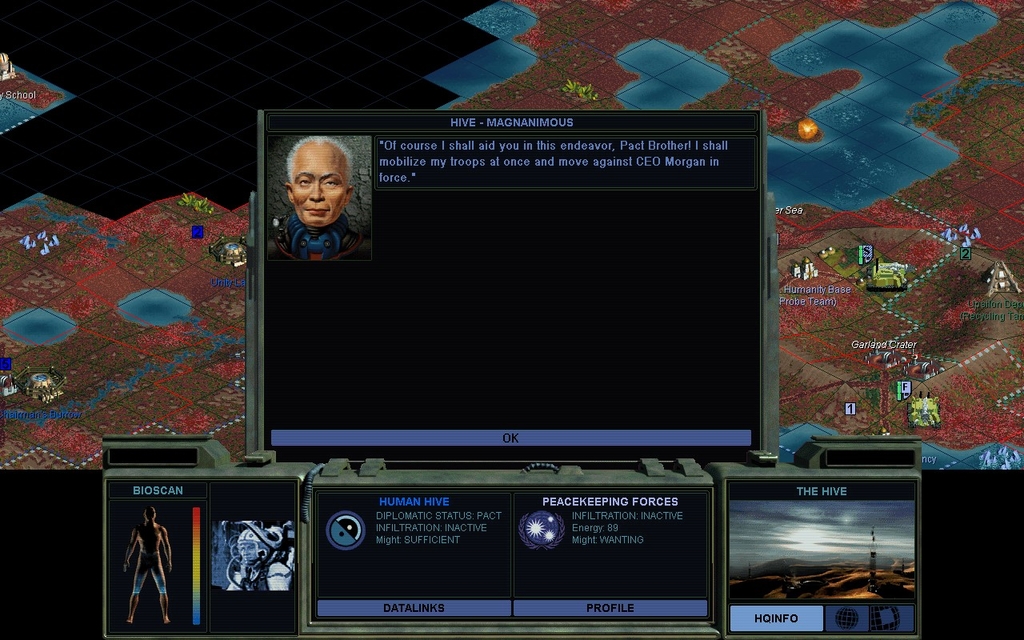Show the Hive HQINFO panel
Viewport: 1024px width, 640px height.
776,618
